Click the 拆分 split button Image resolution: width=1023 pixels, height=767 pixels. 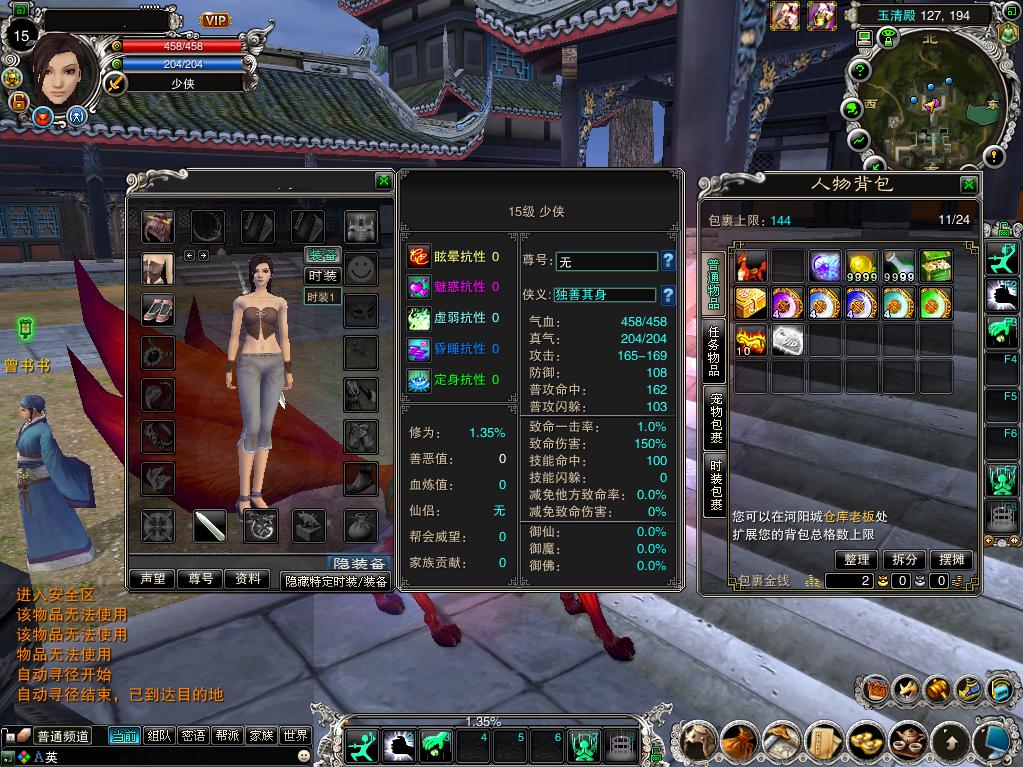coord(904,560)
